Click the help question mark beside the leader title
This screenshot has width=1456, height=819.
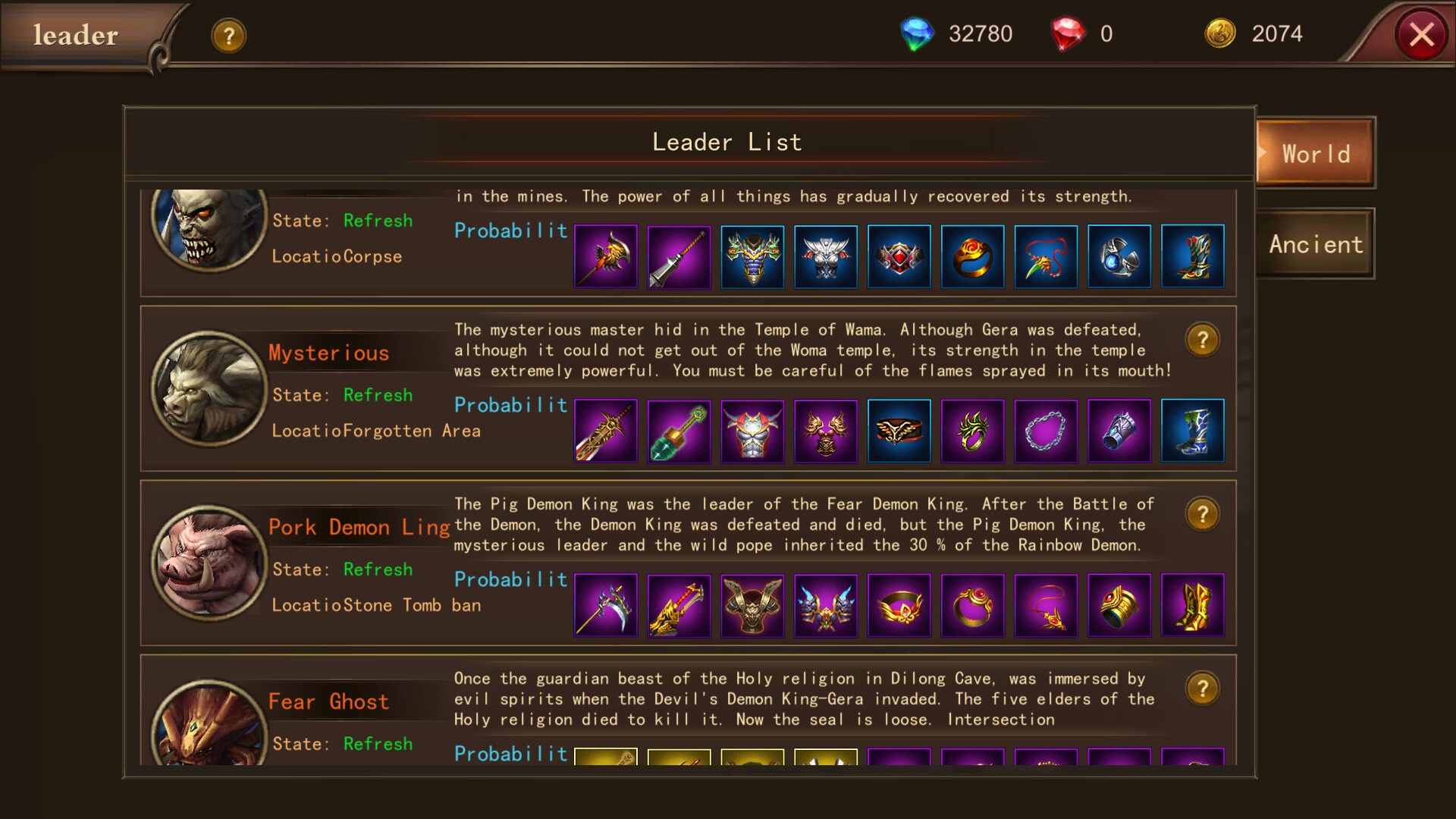pyautogui.click(x=228, y=35)
